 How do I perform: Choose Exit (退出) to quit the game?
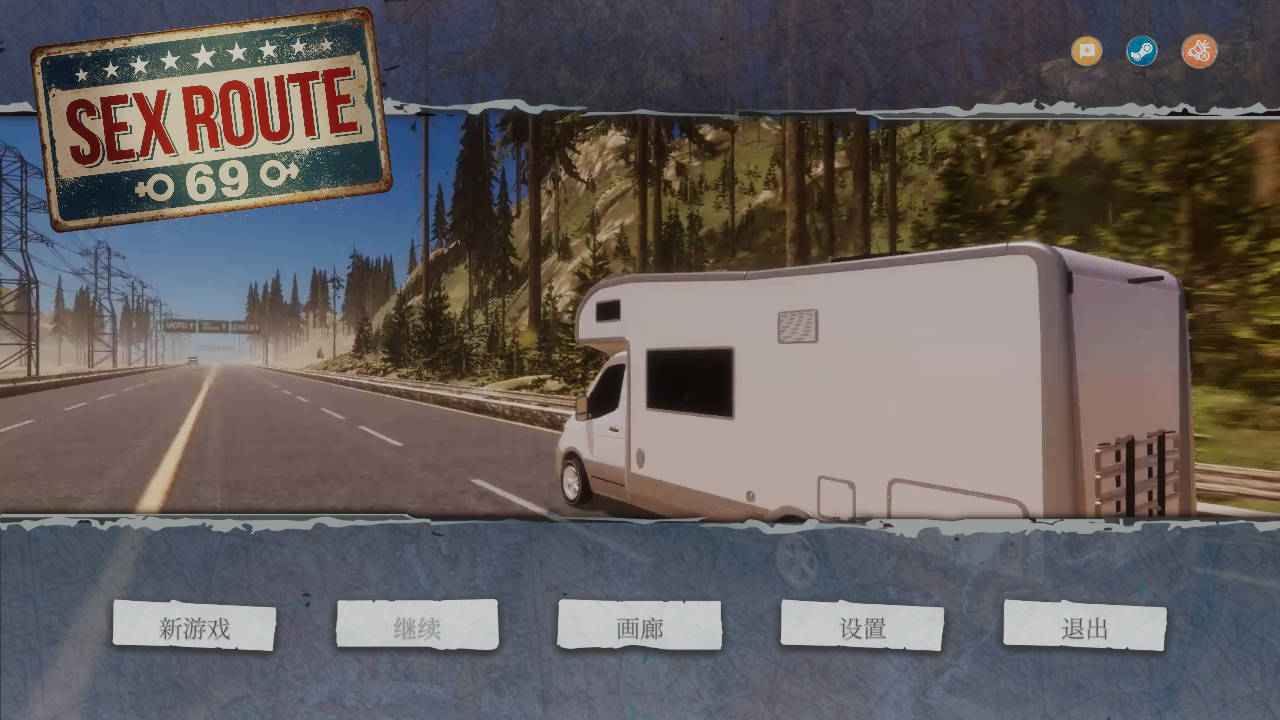[x=1085, y=627]
